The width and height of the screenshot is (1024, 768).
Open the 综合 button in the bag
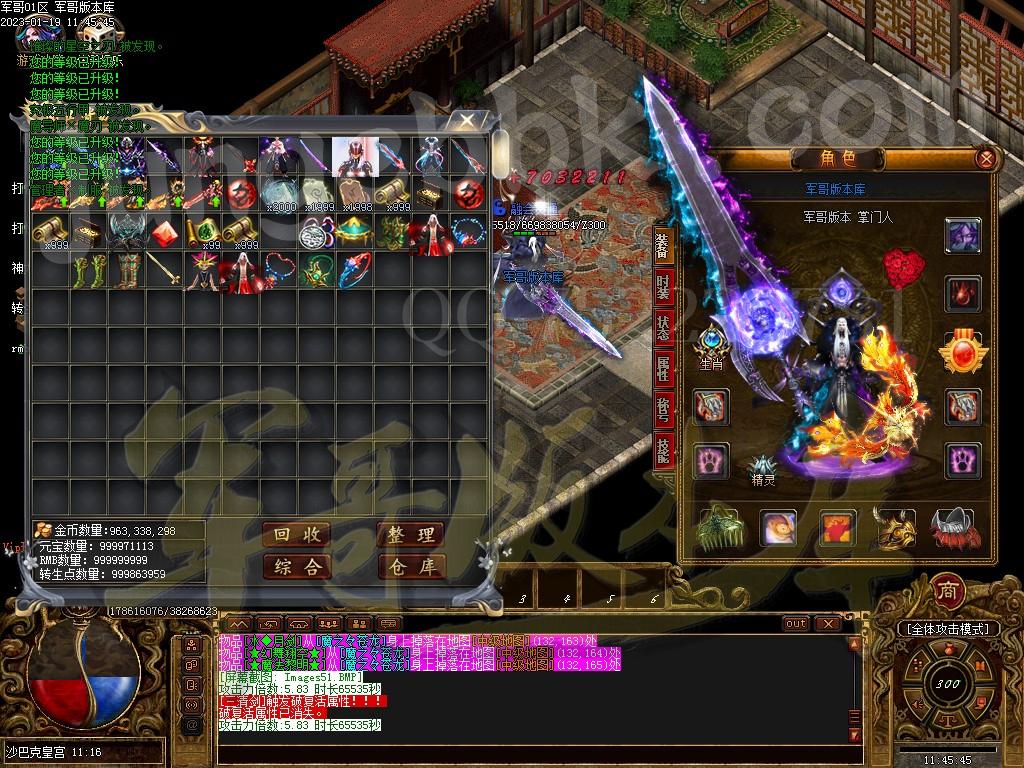(x=297, y=567)
